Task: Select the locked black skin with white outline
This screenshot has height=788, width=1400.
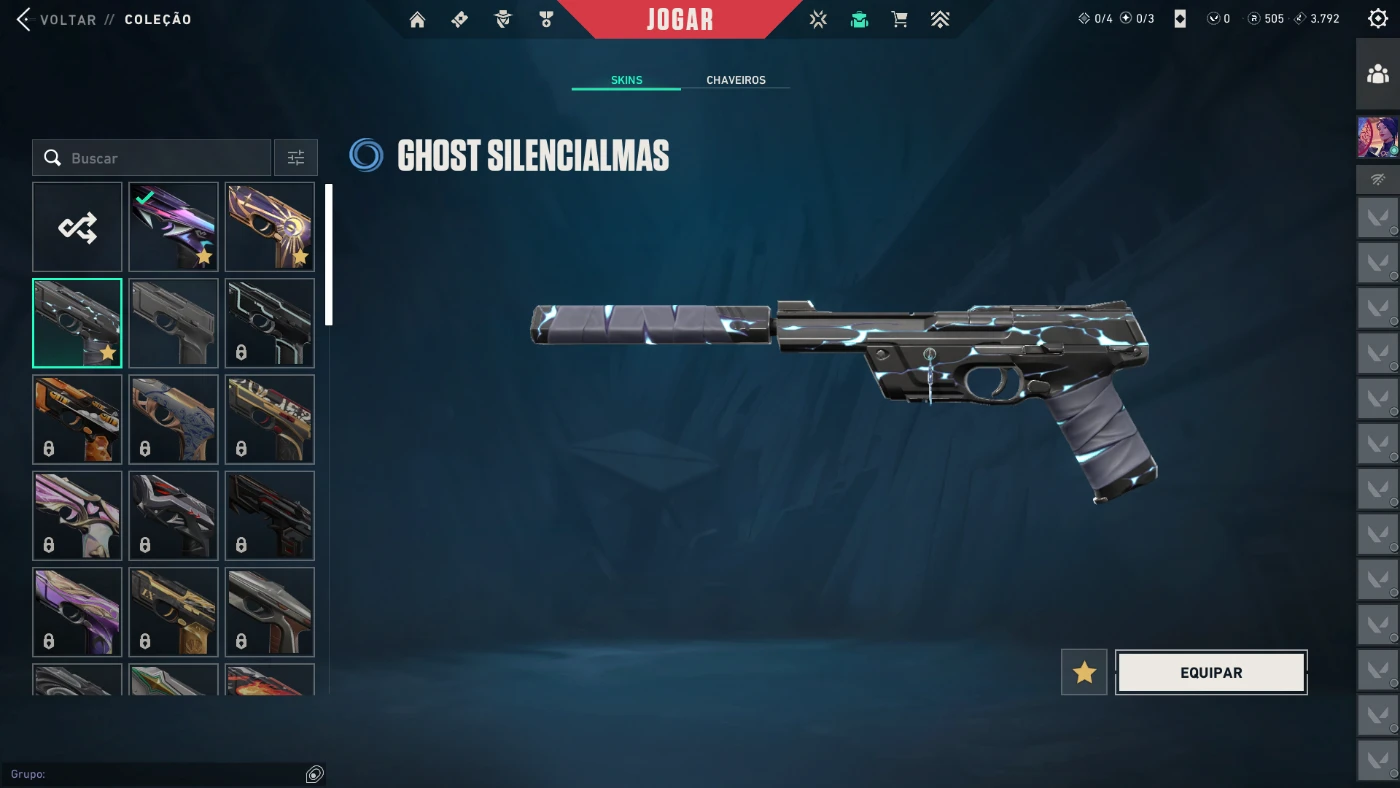Action: (269, 323)
